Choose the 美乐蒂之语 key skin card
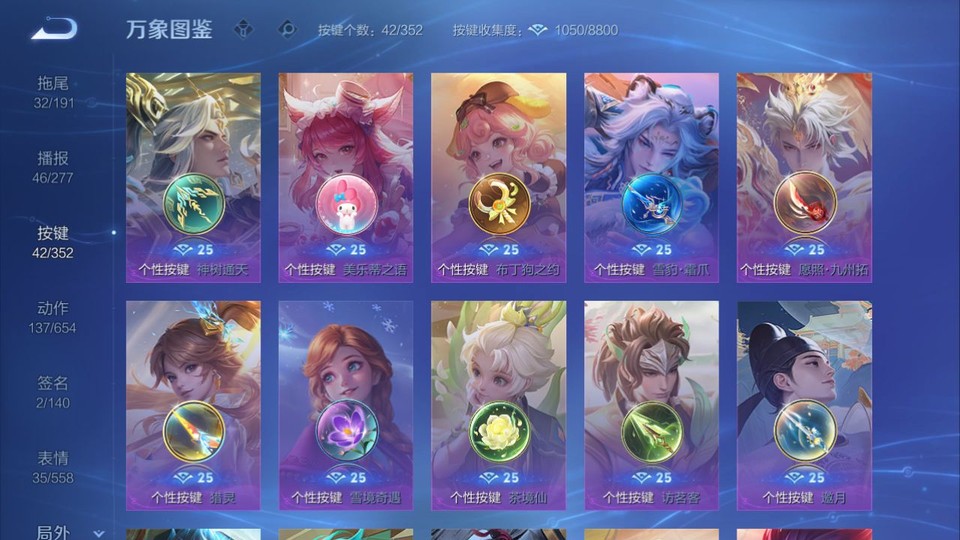 (x=346, y=177)
